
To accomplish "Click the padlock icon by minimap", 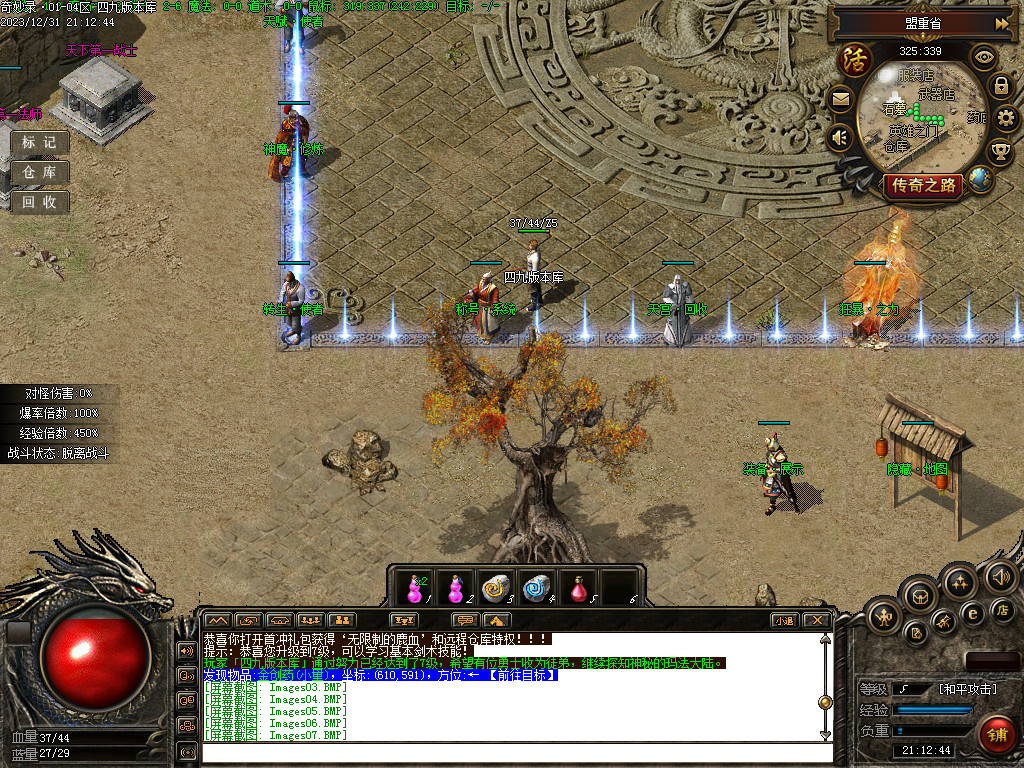I will coord(1001,86).
